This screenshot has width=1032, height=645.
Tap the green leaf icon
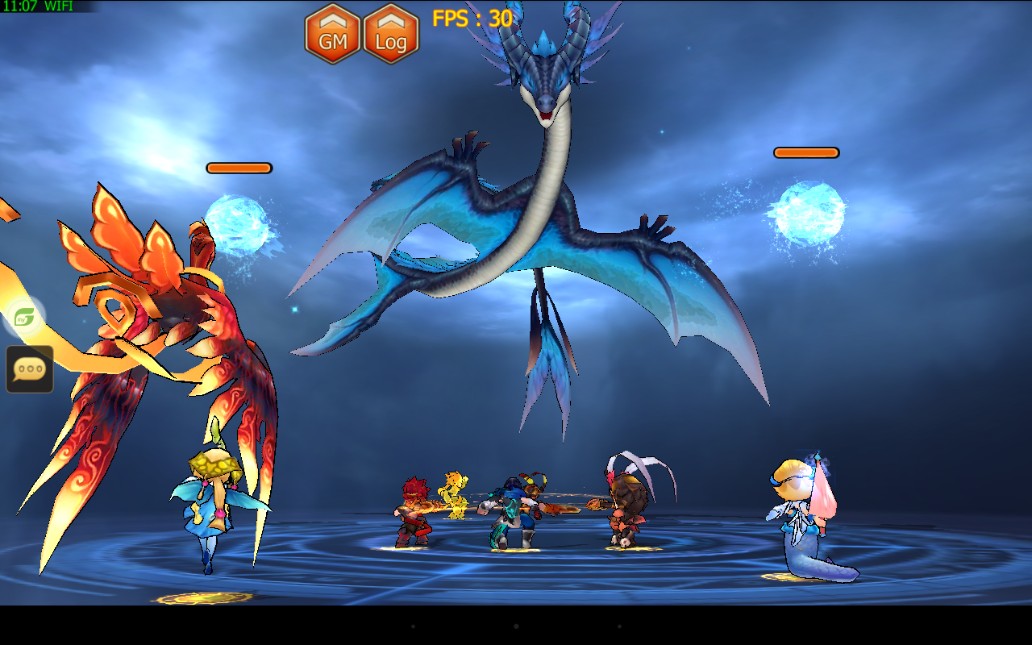[24, 317]
